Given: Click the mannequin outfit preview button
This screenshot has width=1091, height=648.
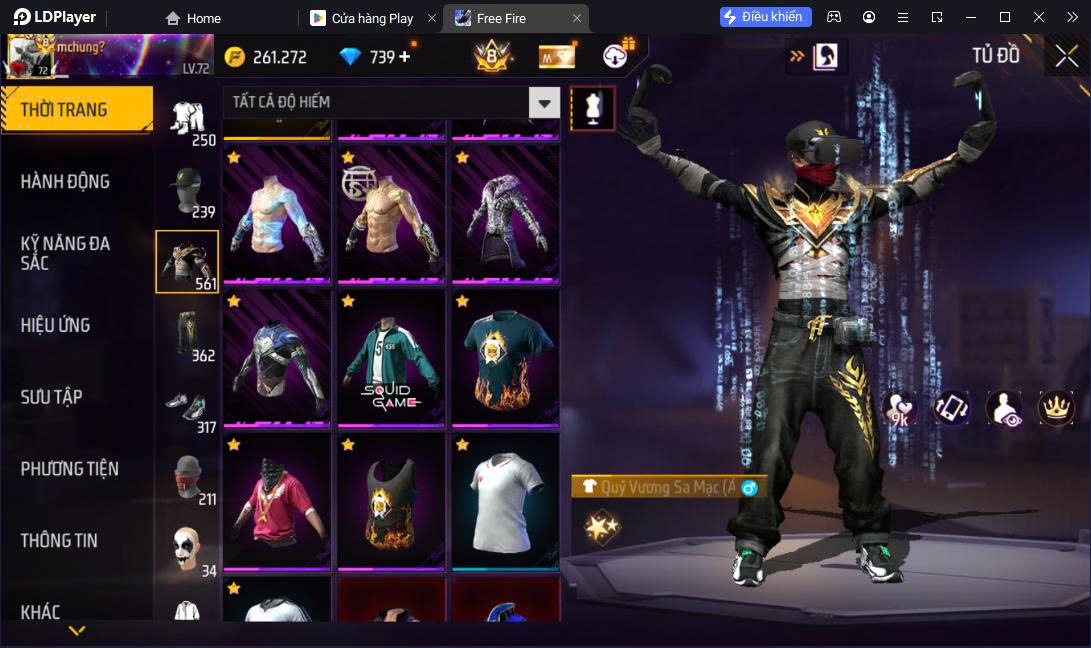Looking at the screenshot, I should [592, 108].
